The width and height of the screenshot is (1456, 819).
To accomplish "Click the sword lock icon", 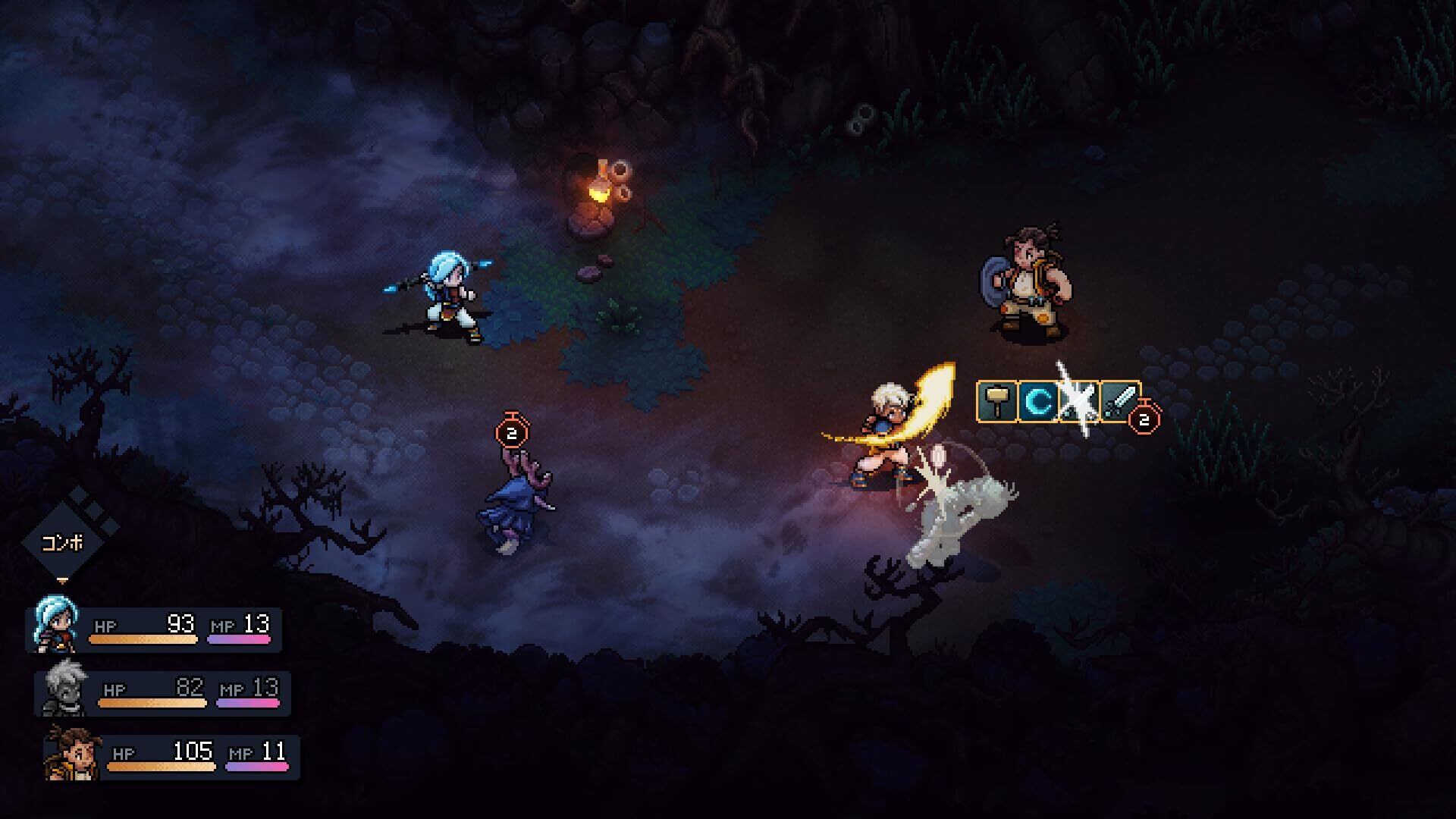I will point(1120,402).
